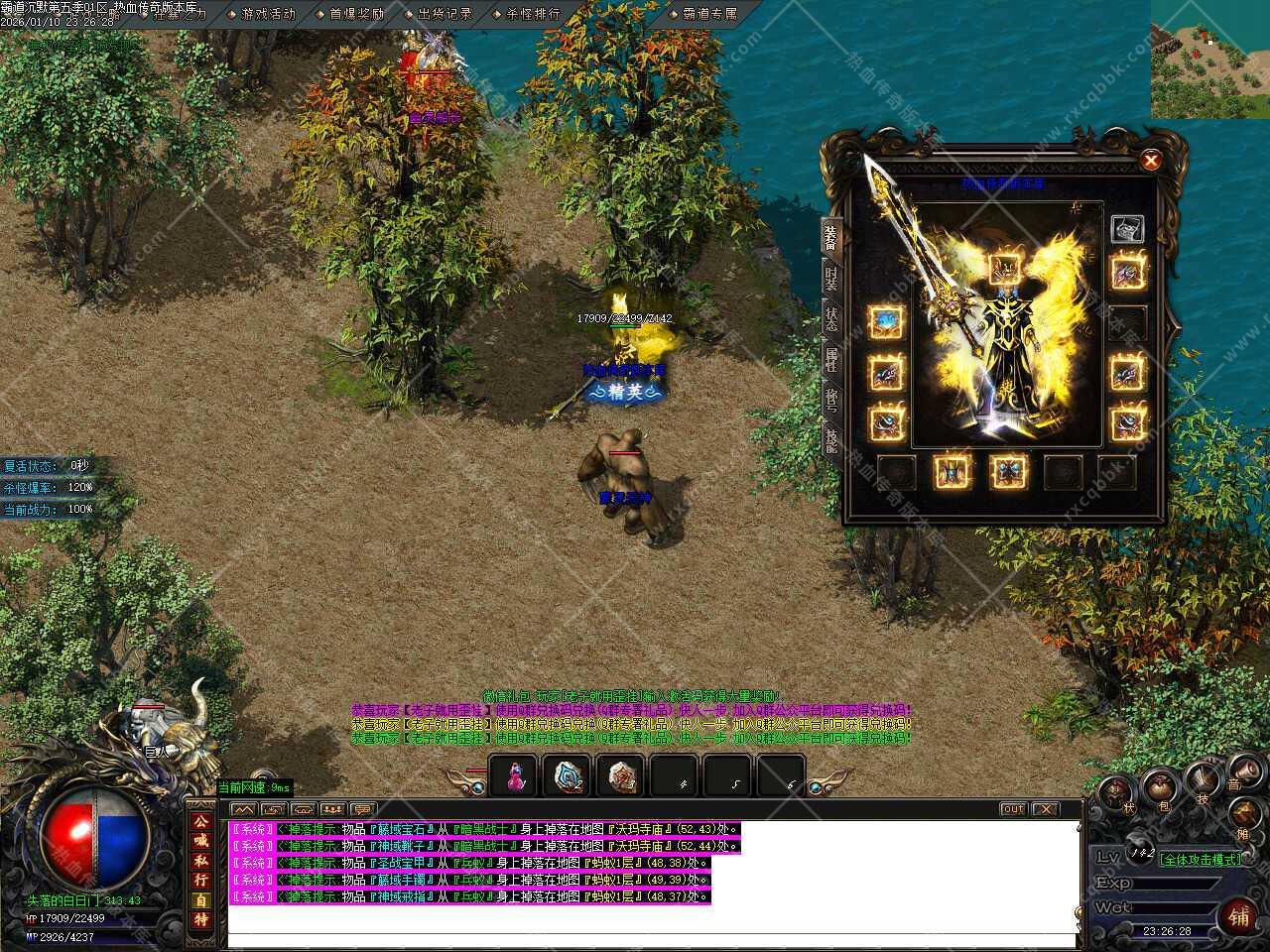This screenshot has width=1270, height=952.
Task: Show the 属性 (attributes) tab
Action: point(831,360)
